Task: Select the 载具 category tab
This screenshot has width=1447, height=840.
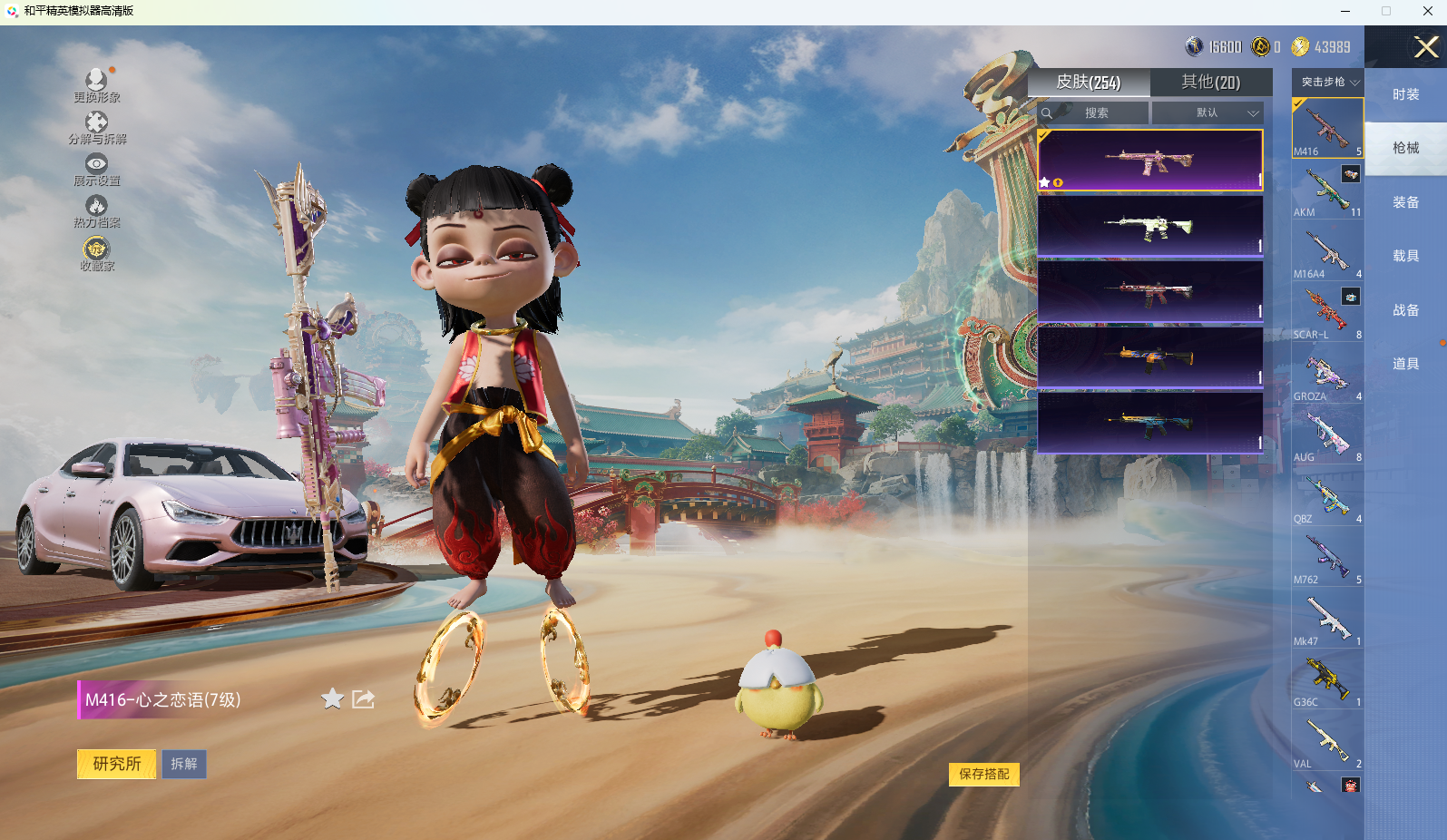Action: [1405, 256]
